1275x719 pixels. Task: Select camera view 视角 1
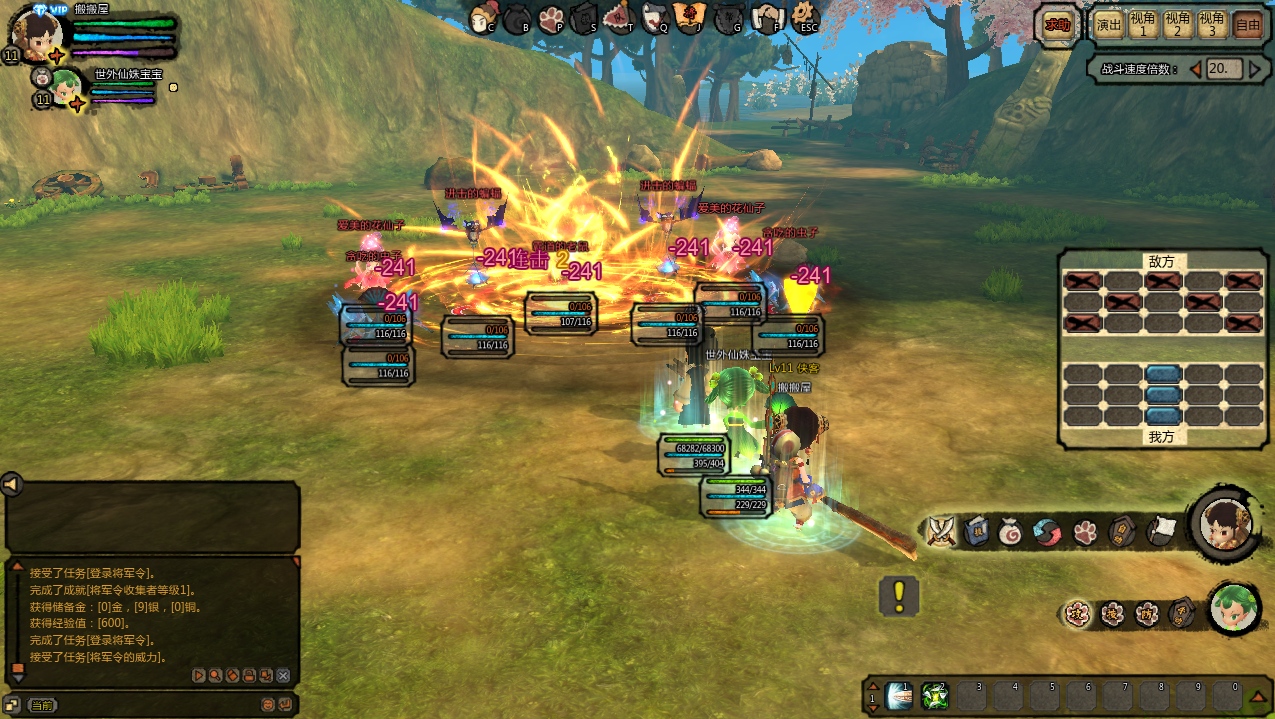tap(1143, 25)
